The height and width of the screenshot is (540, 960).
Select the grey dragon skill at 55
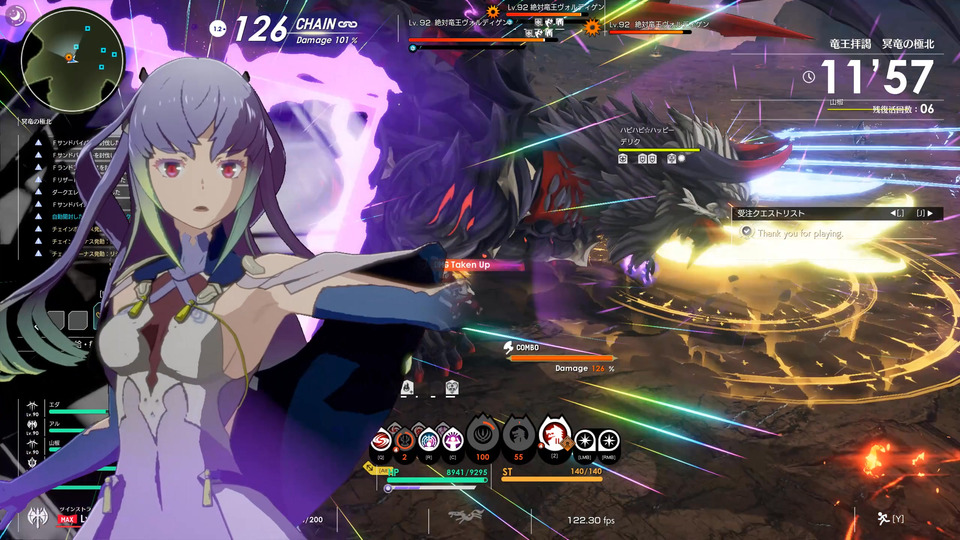pos(518,436)
